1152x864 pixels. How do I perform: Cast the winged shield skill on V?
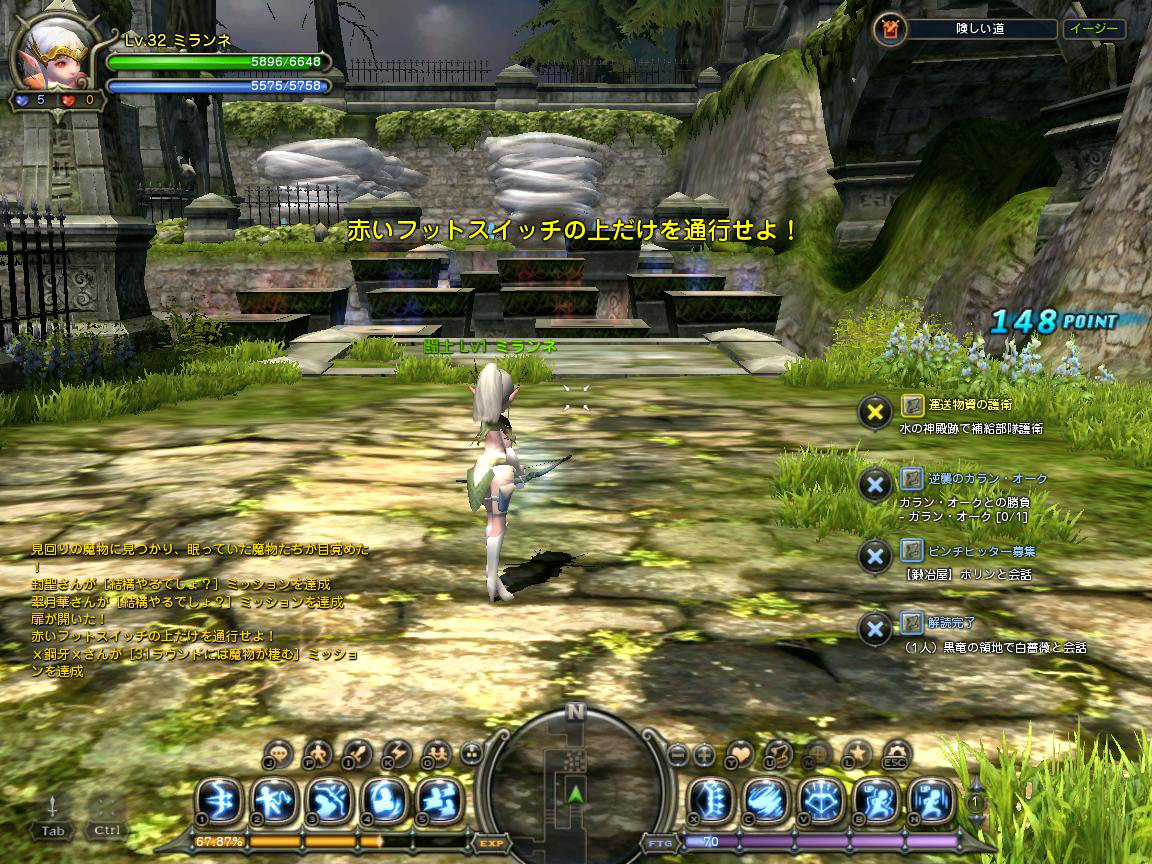823,800
